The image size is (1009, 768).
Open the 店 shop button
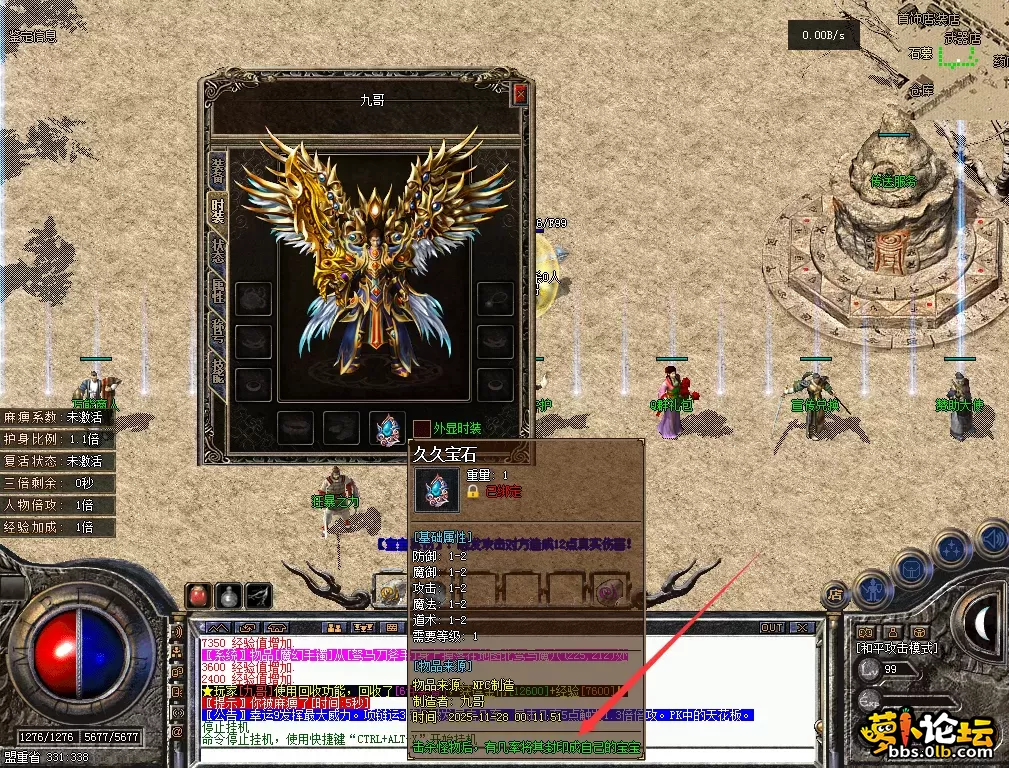[836, 594]
